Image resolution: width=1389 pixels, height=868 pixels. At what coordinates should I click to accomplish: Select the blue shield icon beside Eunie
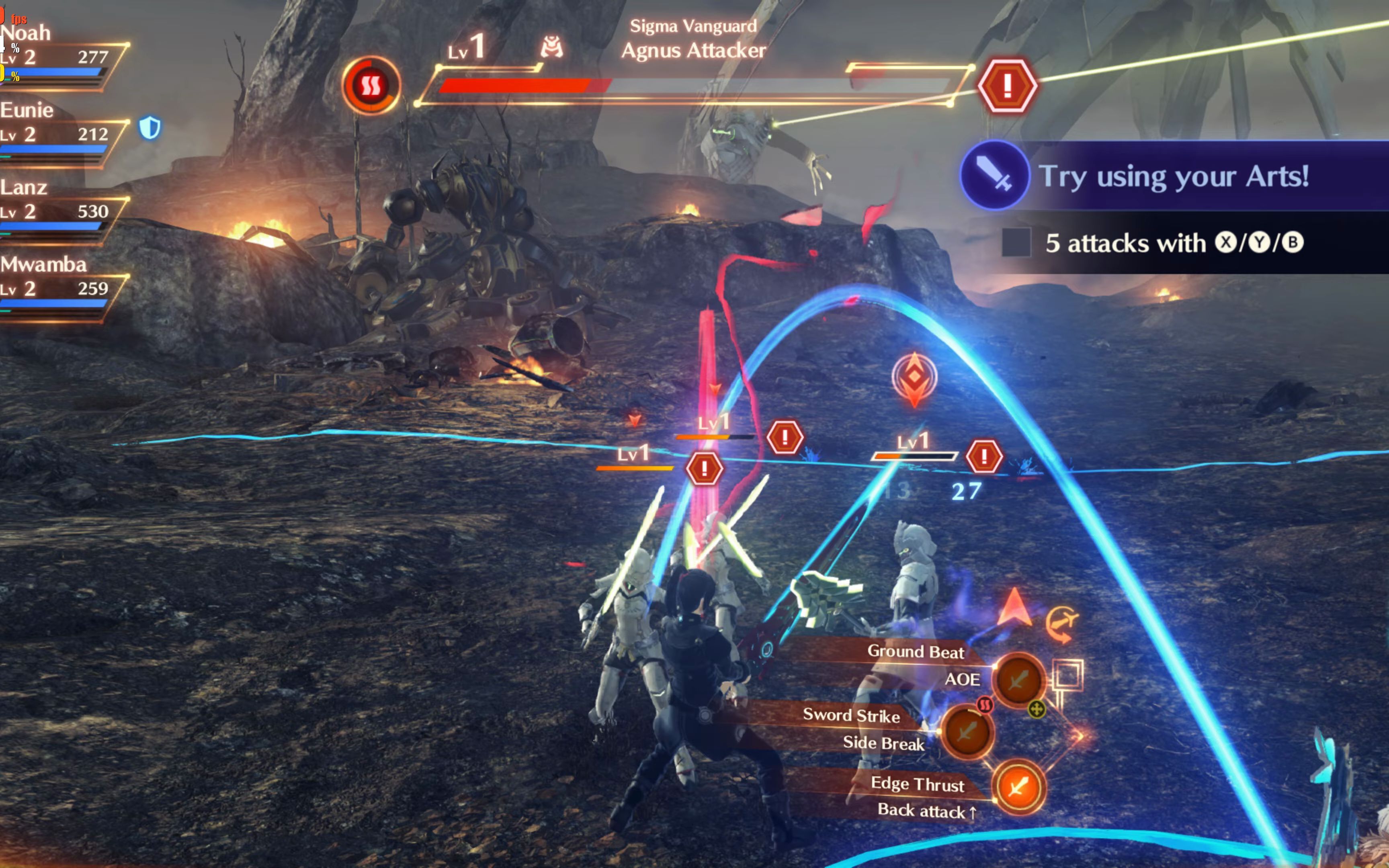150,127
